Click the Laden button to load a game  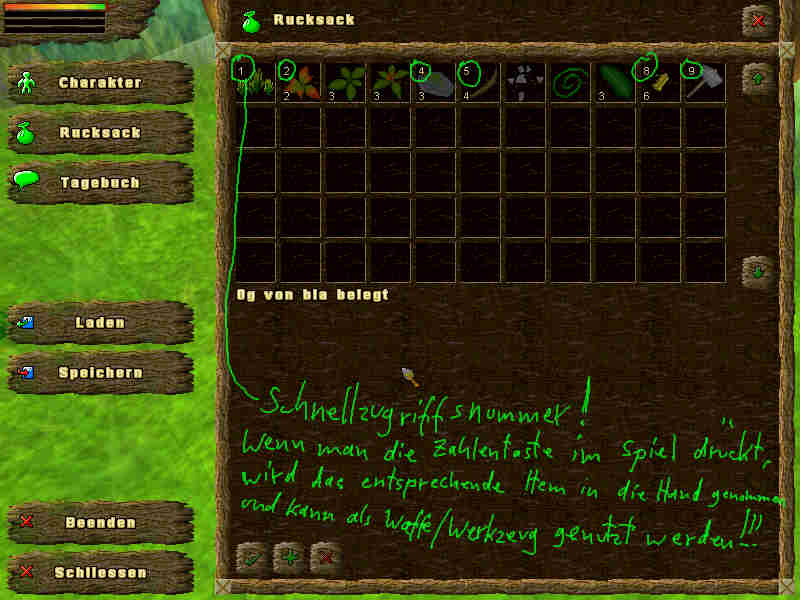(100, 323)
